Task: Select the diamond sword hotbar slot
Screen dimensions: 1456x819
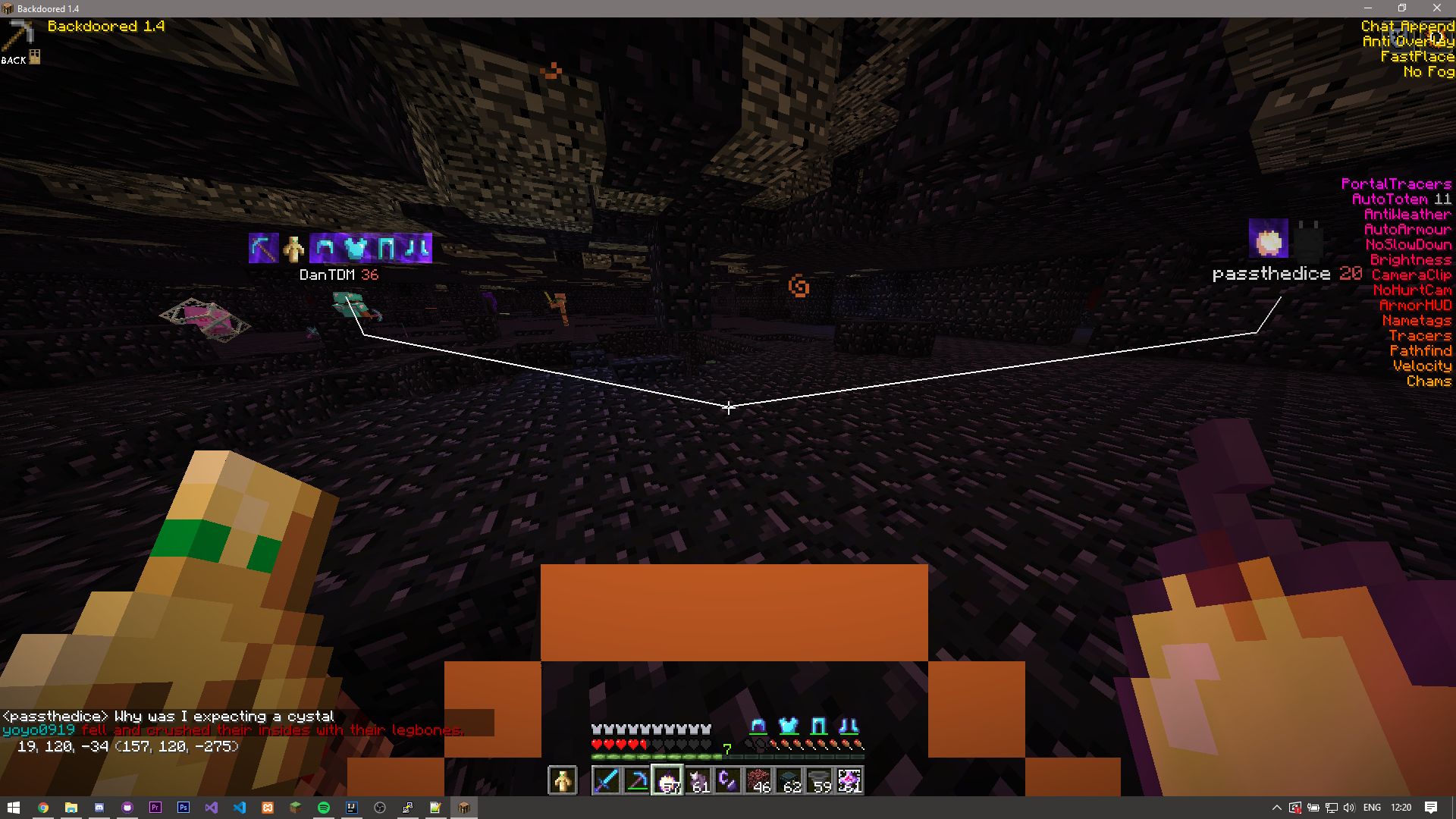Action: [x=607, y=780]
